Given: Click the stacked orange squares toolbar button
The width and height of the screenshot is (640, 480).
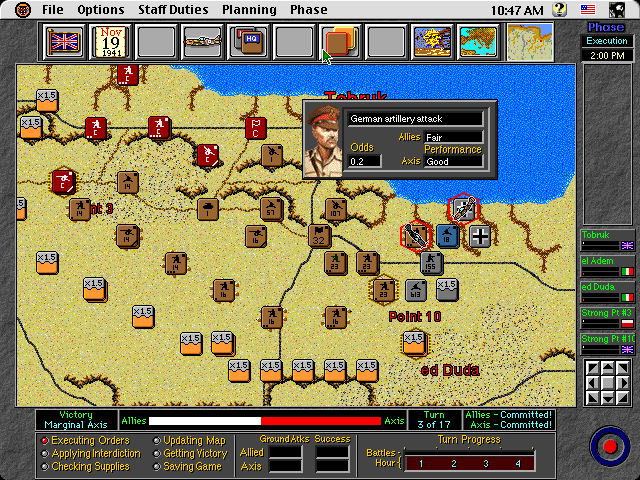Looking at the screenshot, I should point(340,42).
